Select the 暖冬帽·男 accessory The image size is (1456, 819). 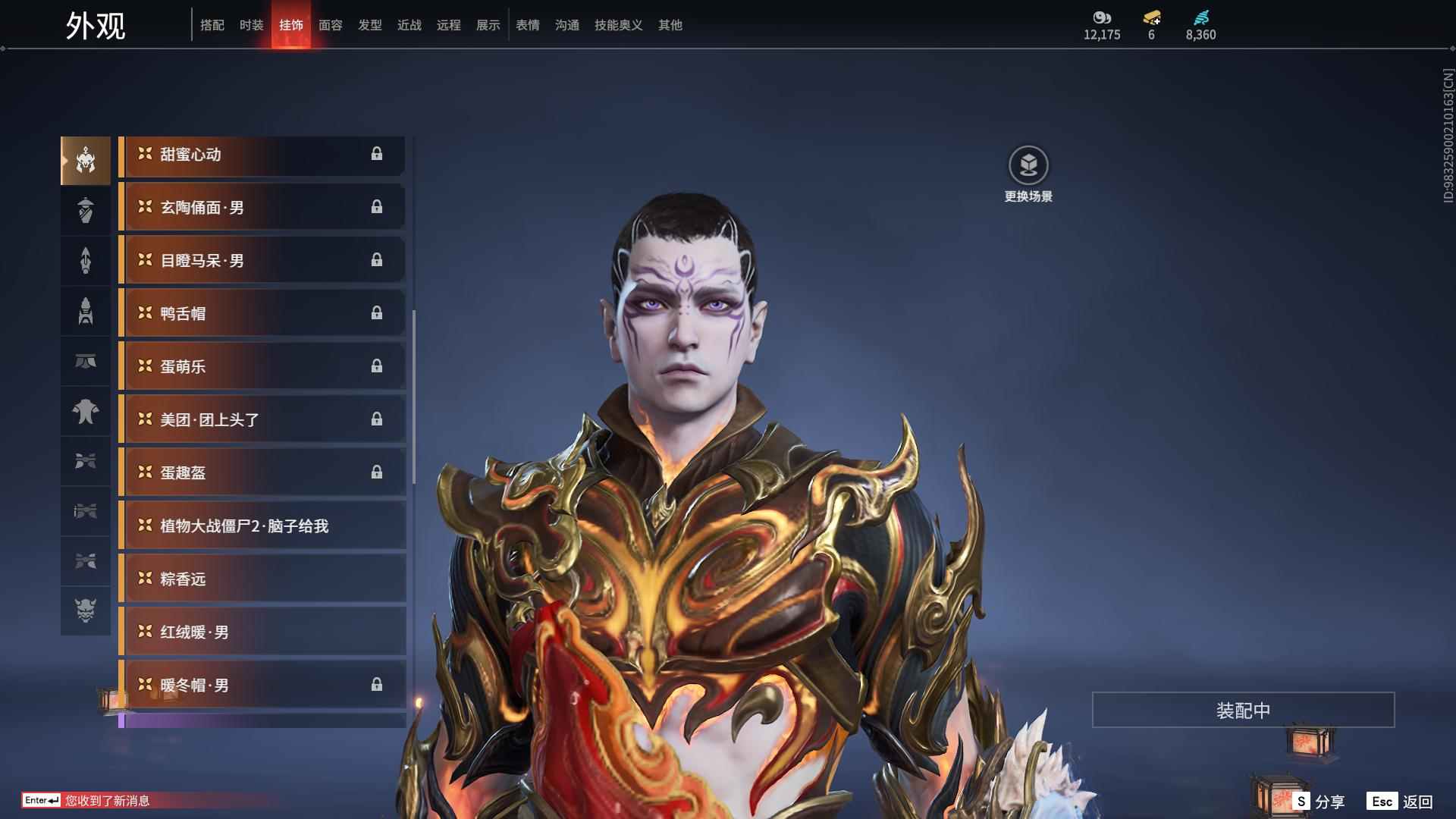click(262, 685)
